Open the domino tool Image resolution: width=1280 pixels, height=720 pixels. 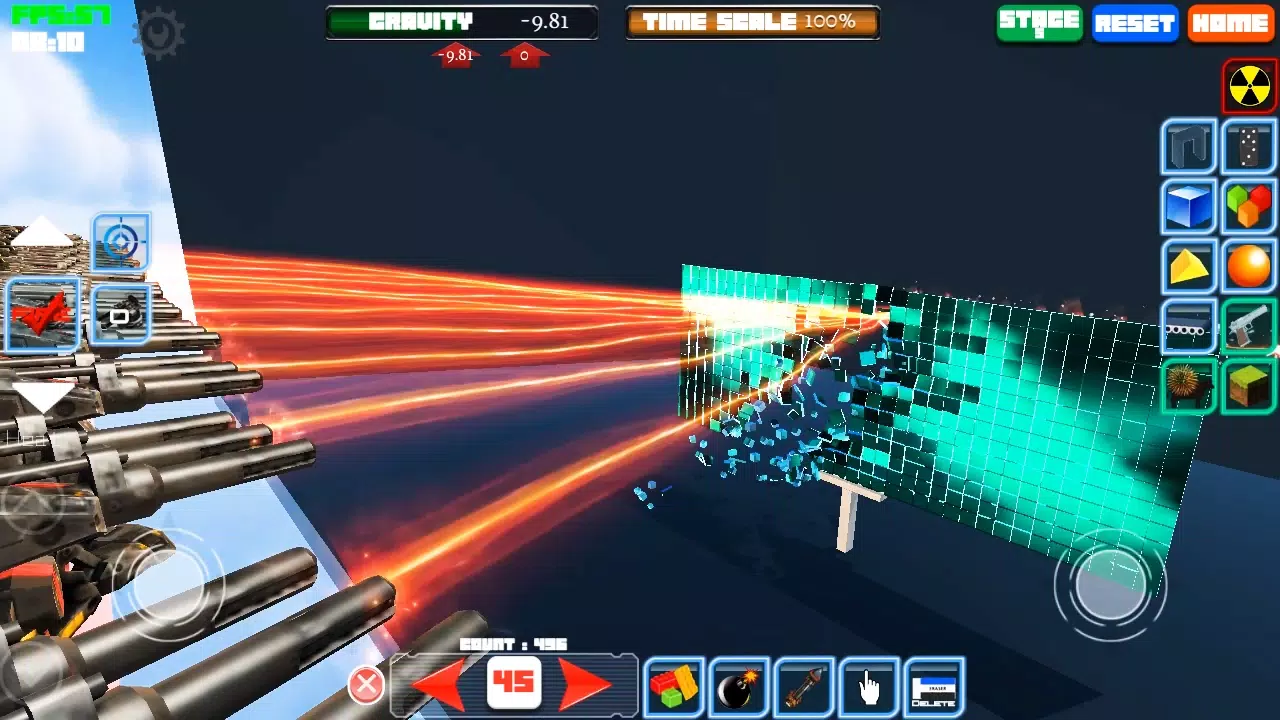[x=1248, y=147]
